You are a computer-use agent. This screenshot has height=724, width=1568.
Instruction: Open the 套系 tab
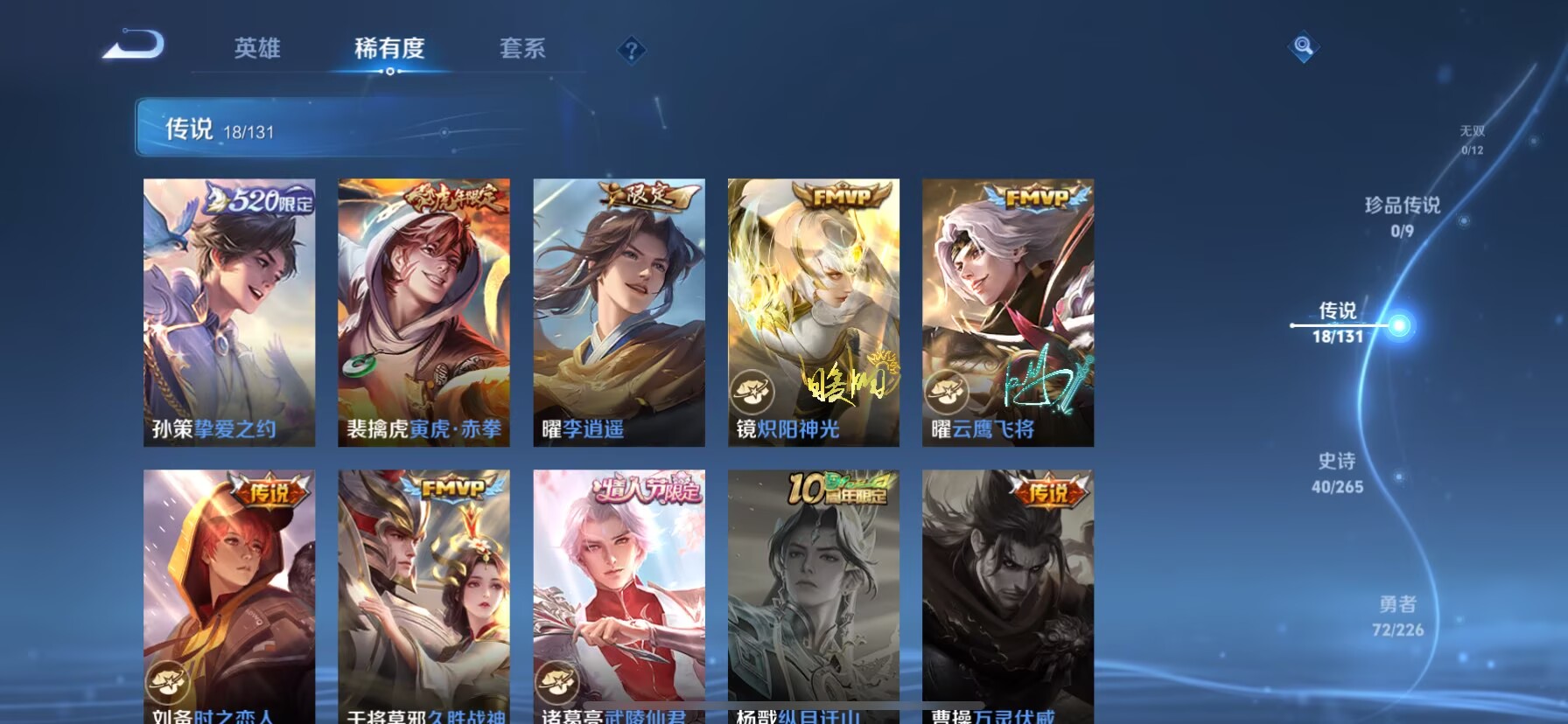[521, 50]
